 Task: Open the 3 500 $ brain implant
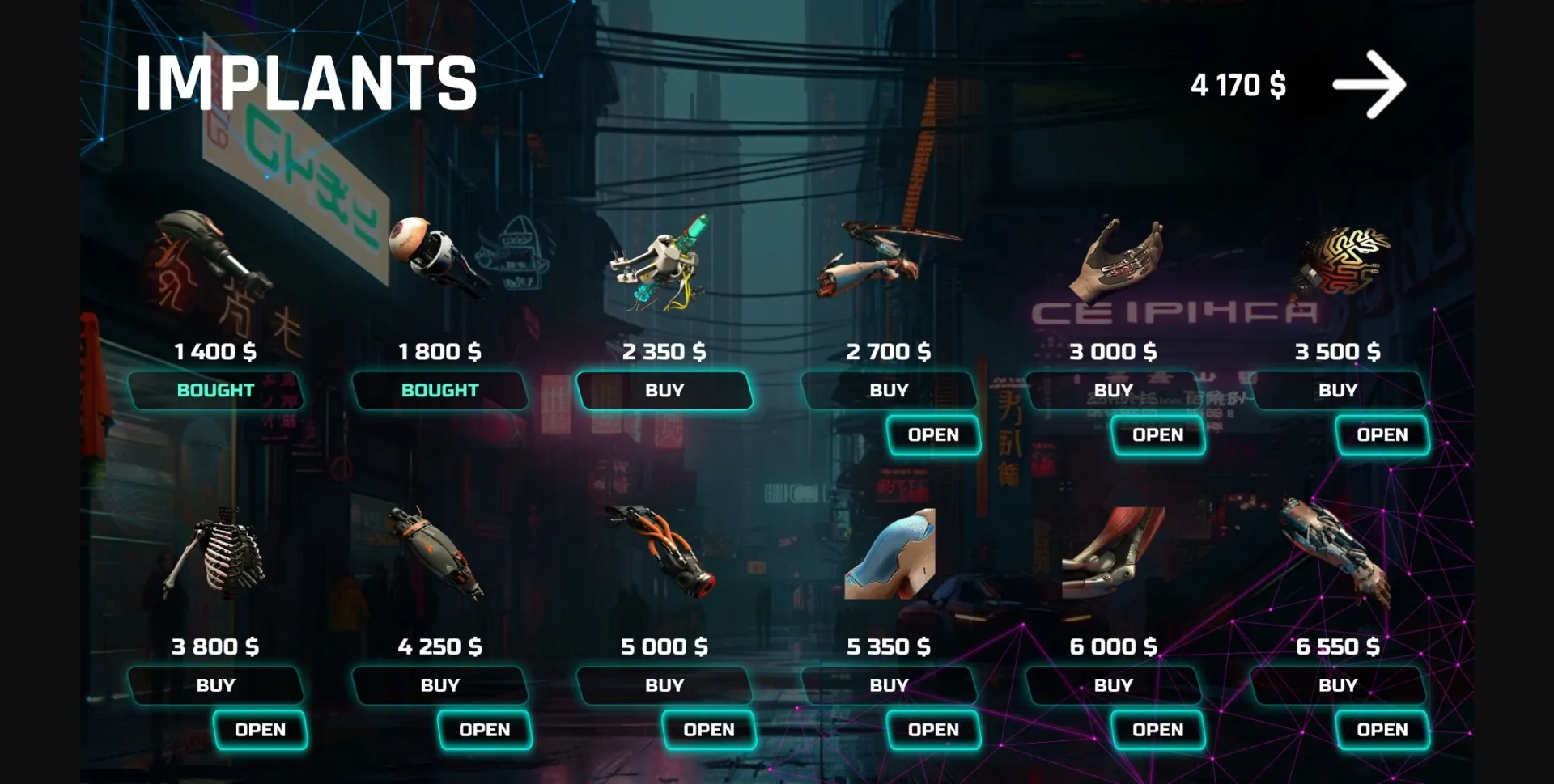coord(1382,435)
